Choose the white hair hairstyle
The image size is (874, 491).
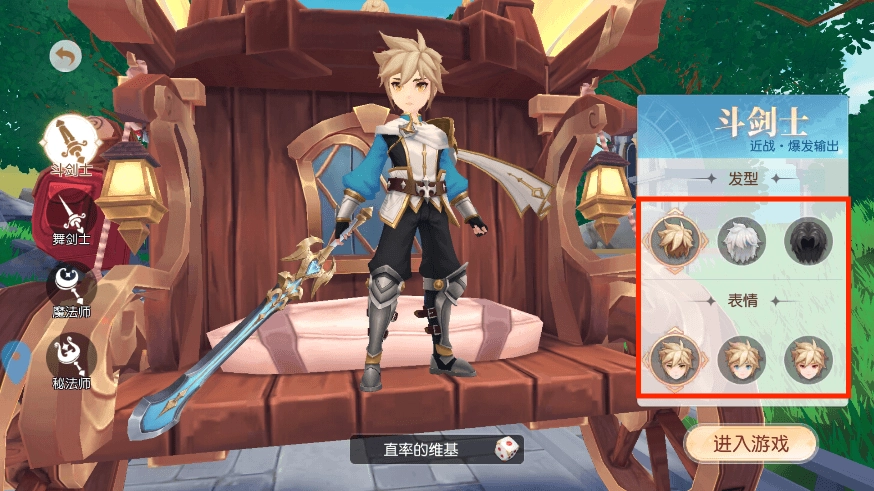tap(741, 240)
